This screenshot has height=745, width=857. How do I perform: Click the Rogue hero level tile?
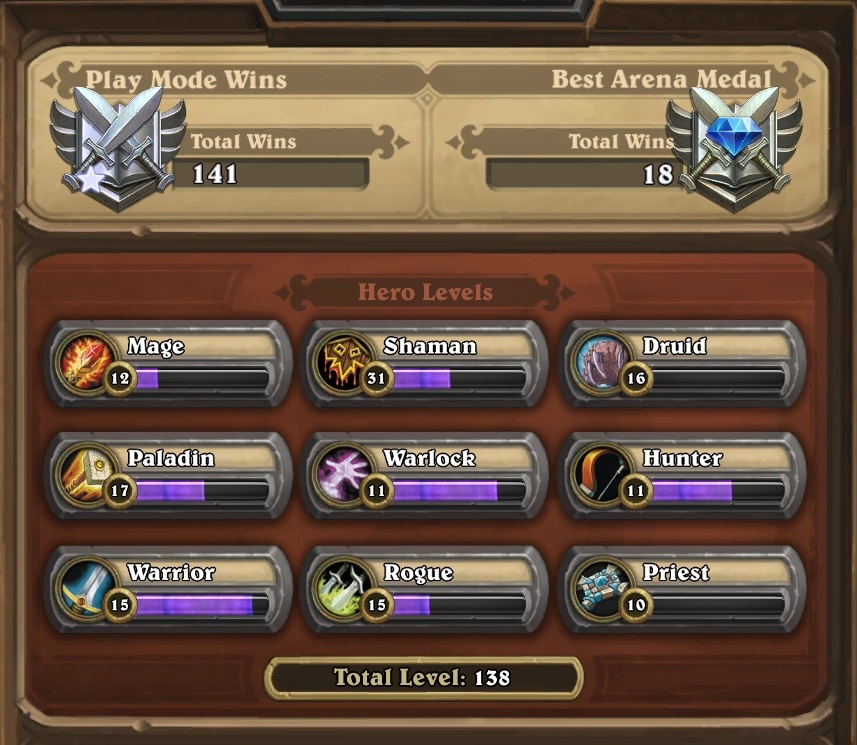point(424,590)
